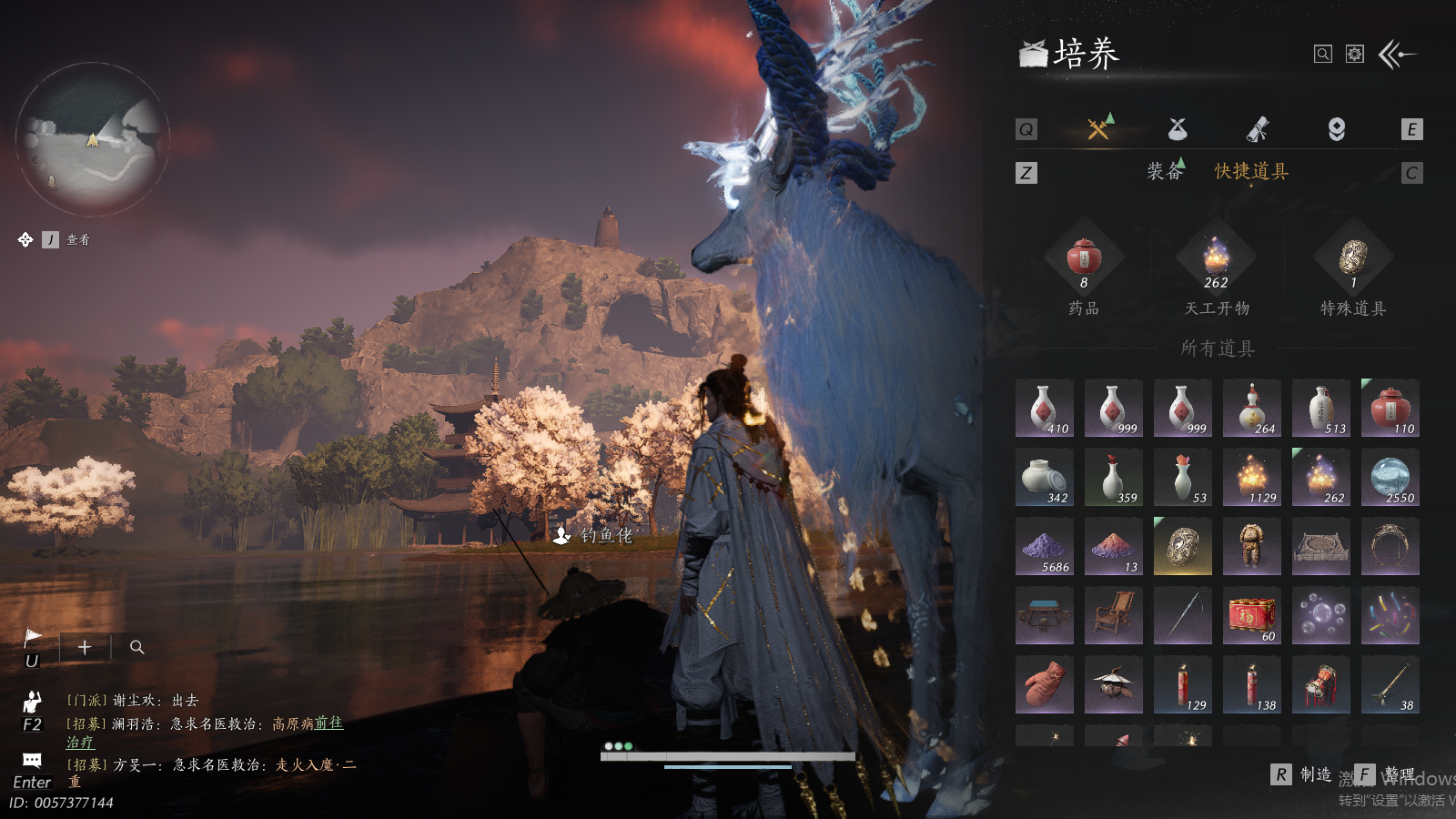This screenshot has height=819, width=1456.
Task: Switch to the 装备 equipment sub-tab
Action: pyautogui.click(x=1165, y=171)
